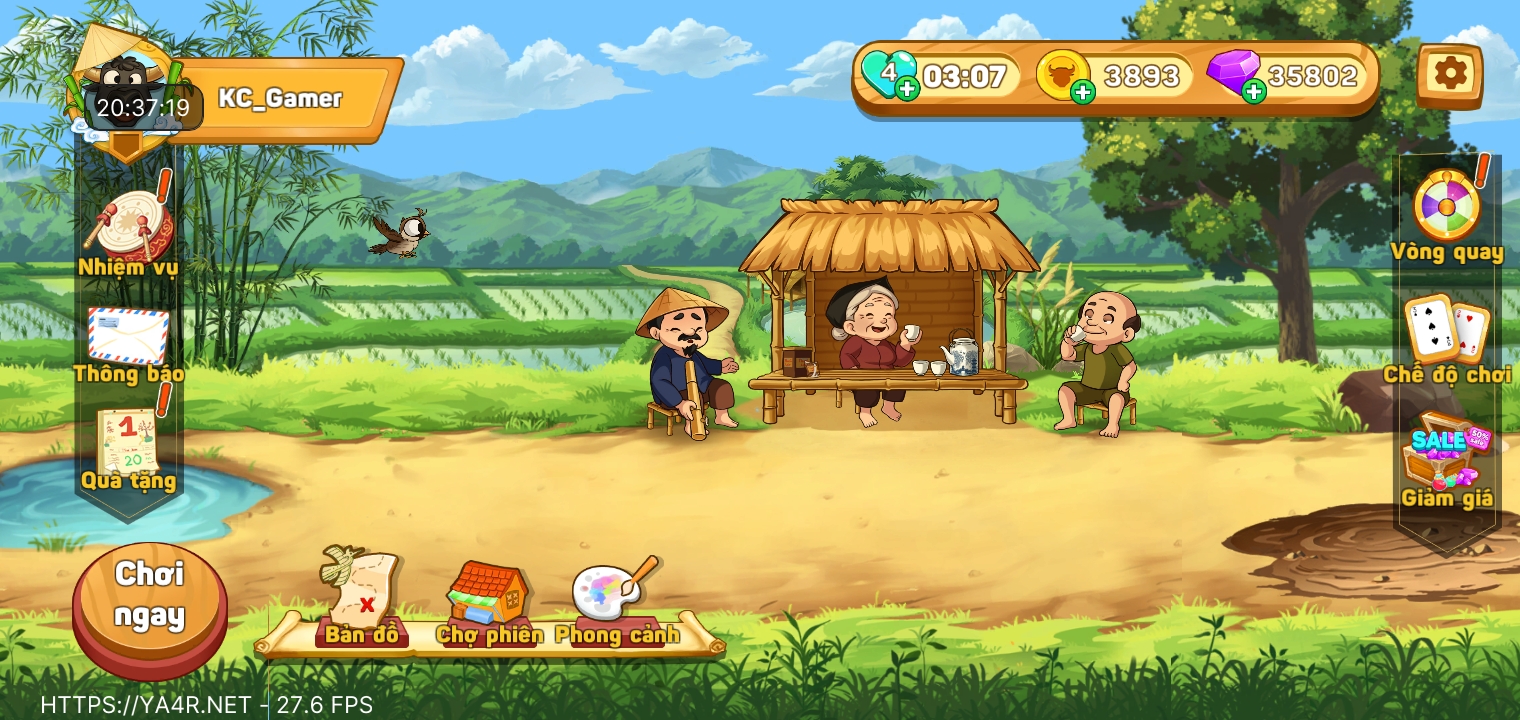Screen dimensions: 1520x720
Task: Choose Chế độ chơi playing cards
Action: 1446,329
